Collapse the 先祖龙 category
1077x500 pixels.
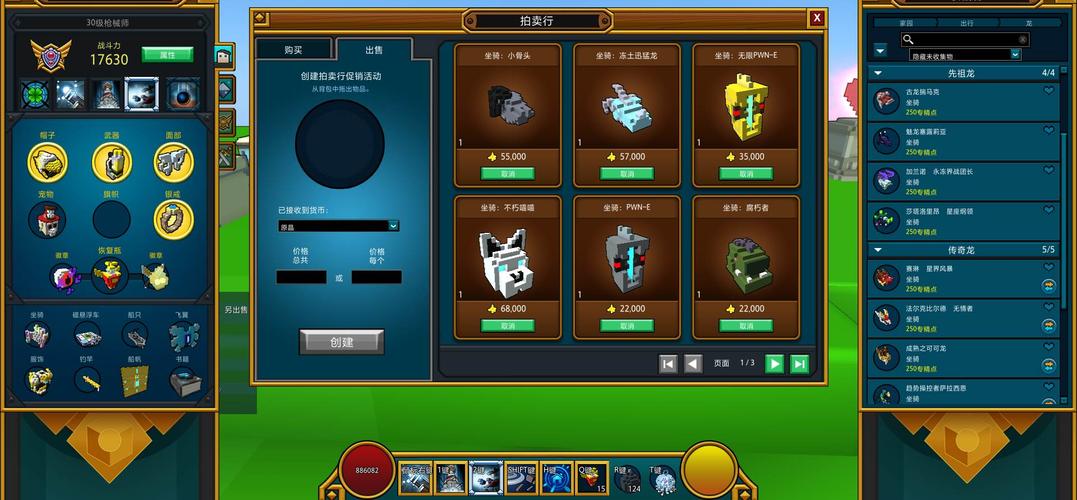coord(876,73)
